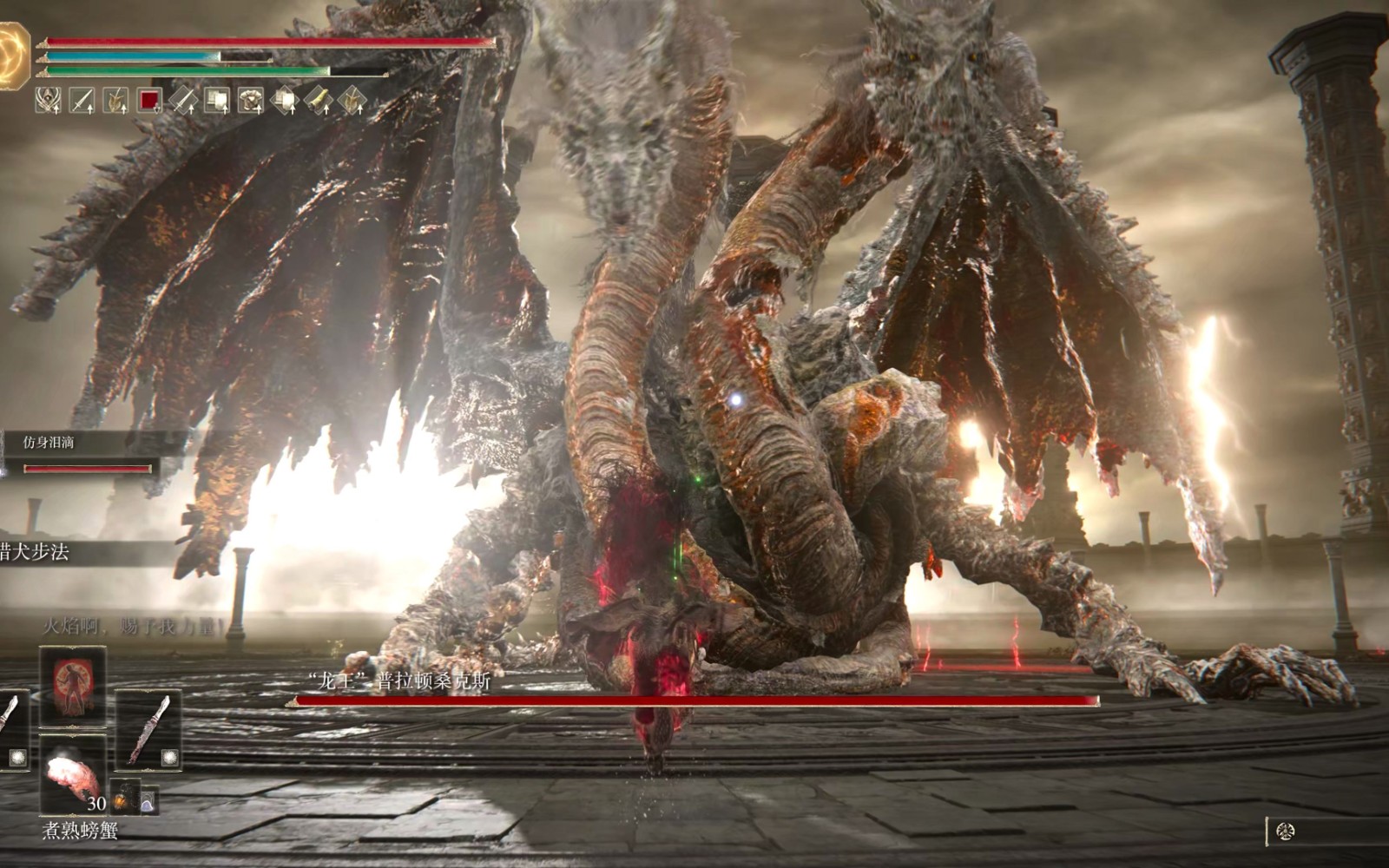The width and height of the screenshot is (1389, 868).
Task: Use the boiled crab quick item slot
Action: pos(73,774)
